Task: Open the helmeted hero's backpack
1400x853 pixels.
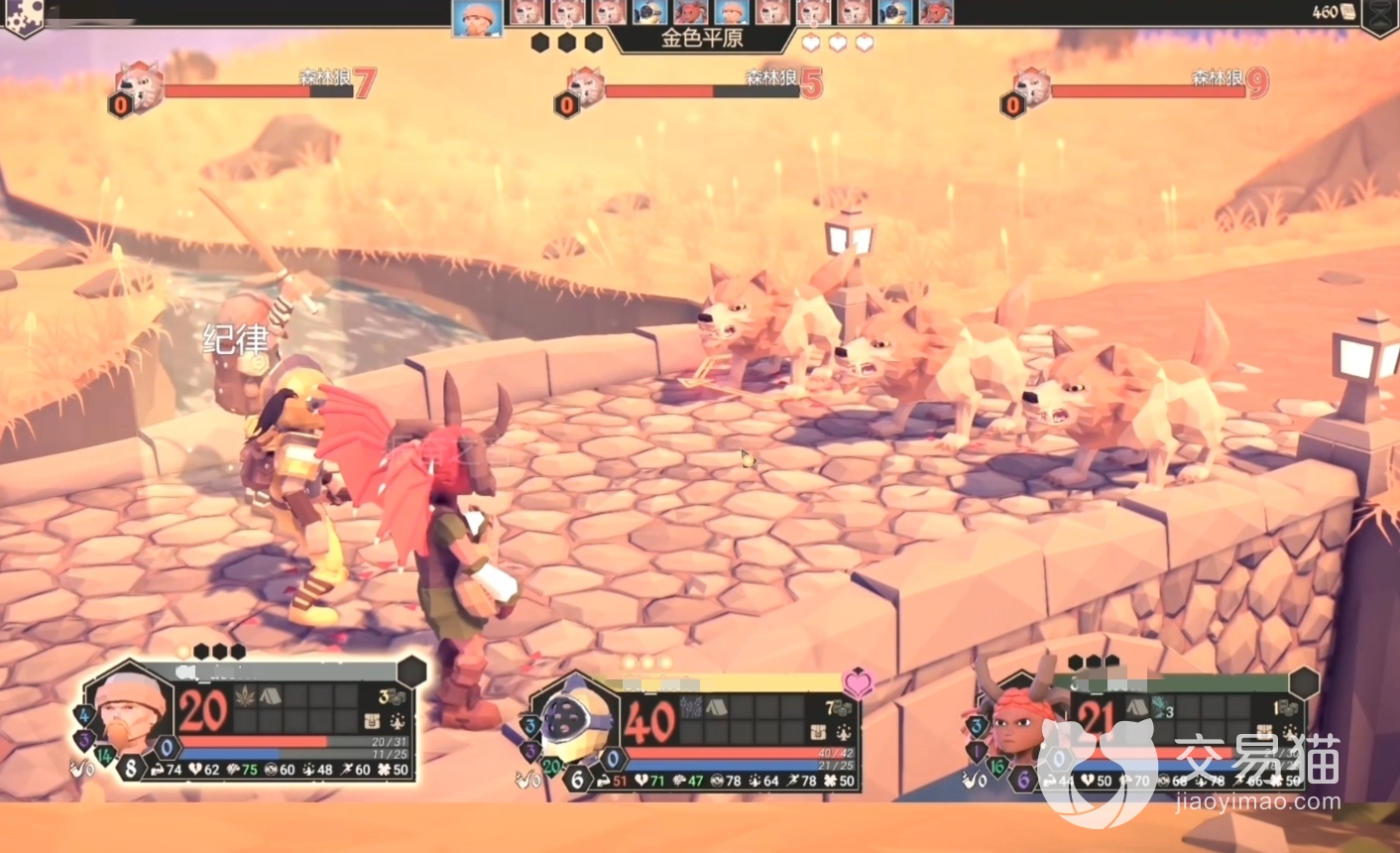Action: click(819, 732)
